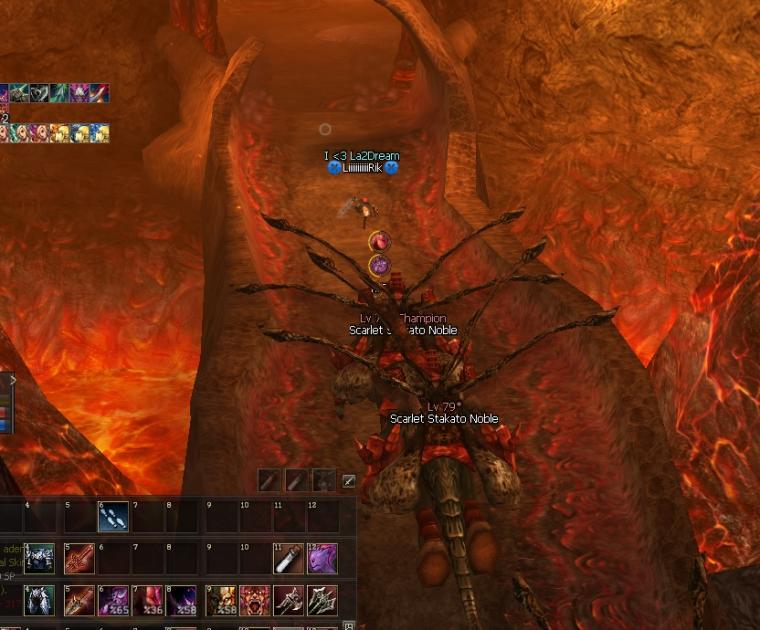Activate the footprints skill in the top hotbar
This screenshot has width=760, height=630.
112,516
